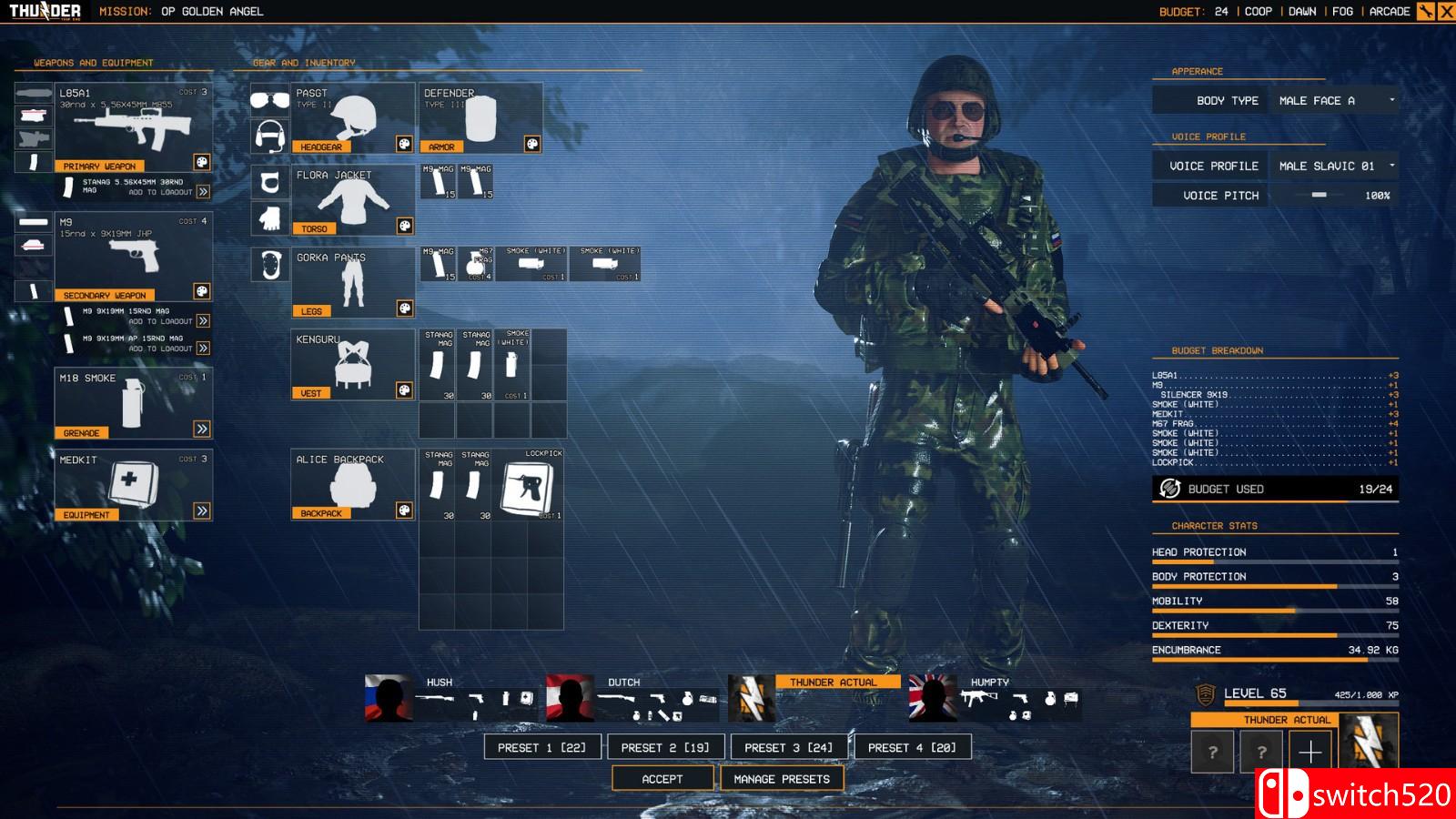Open the M18 Smoke grenade slot
Screen dimensions: 1456x819
click(x=134, y=403)
